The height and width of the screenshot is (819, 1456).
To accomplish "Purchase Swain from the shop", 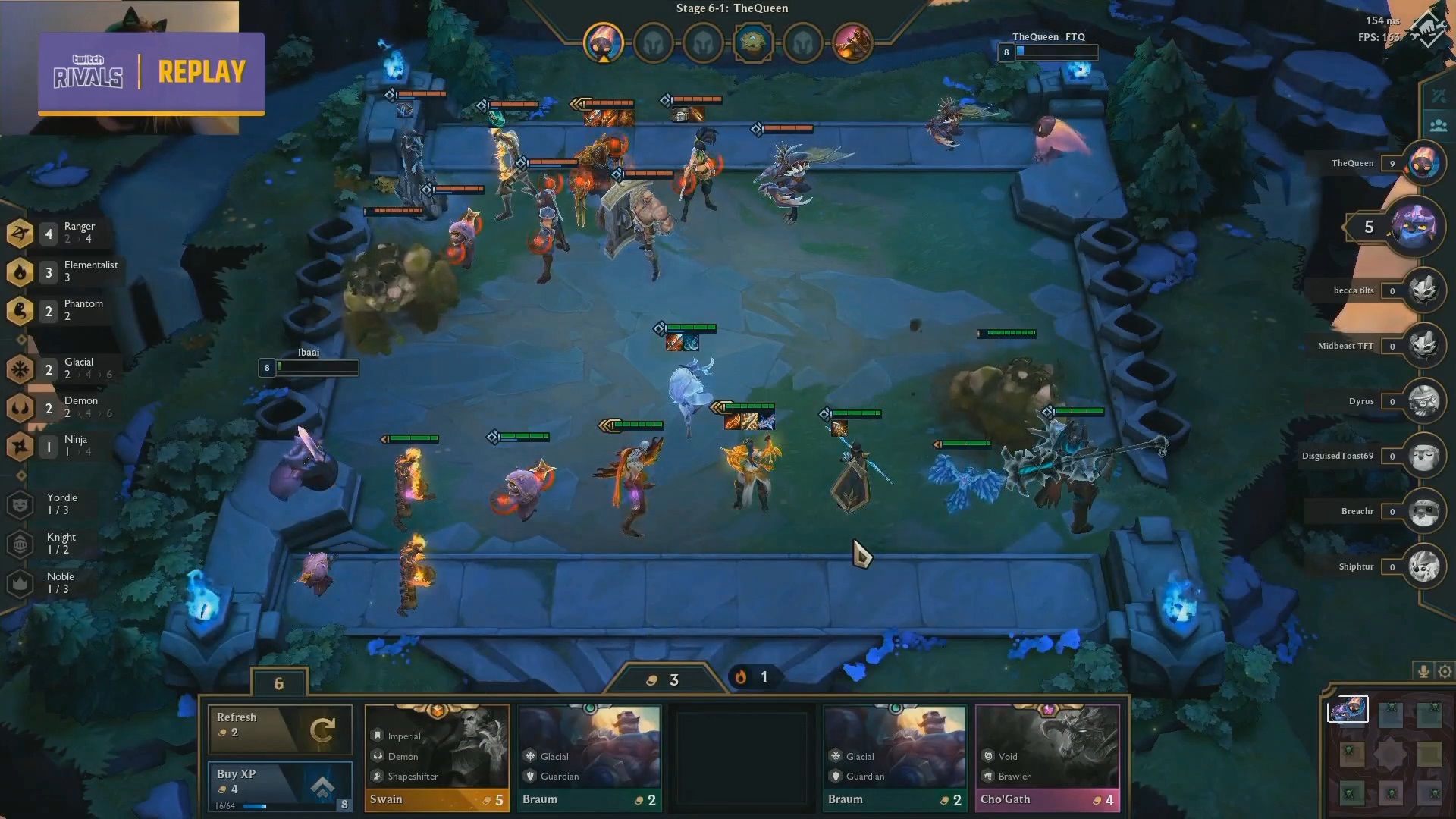I will [x=437, y=755].
